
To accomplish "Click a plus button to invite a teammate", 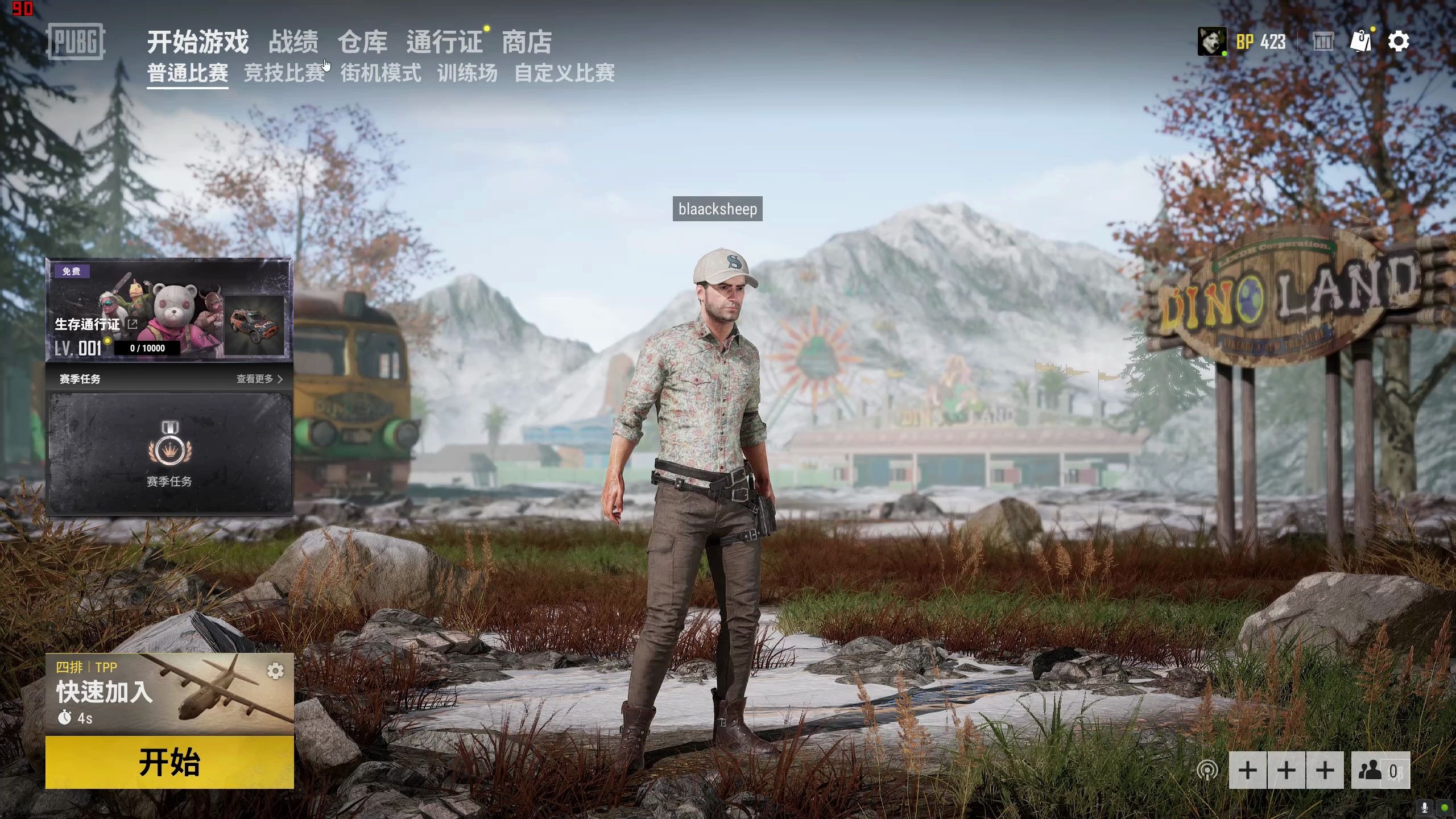I will click(1247, 771).
